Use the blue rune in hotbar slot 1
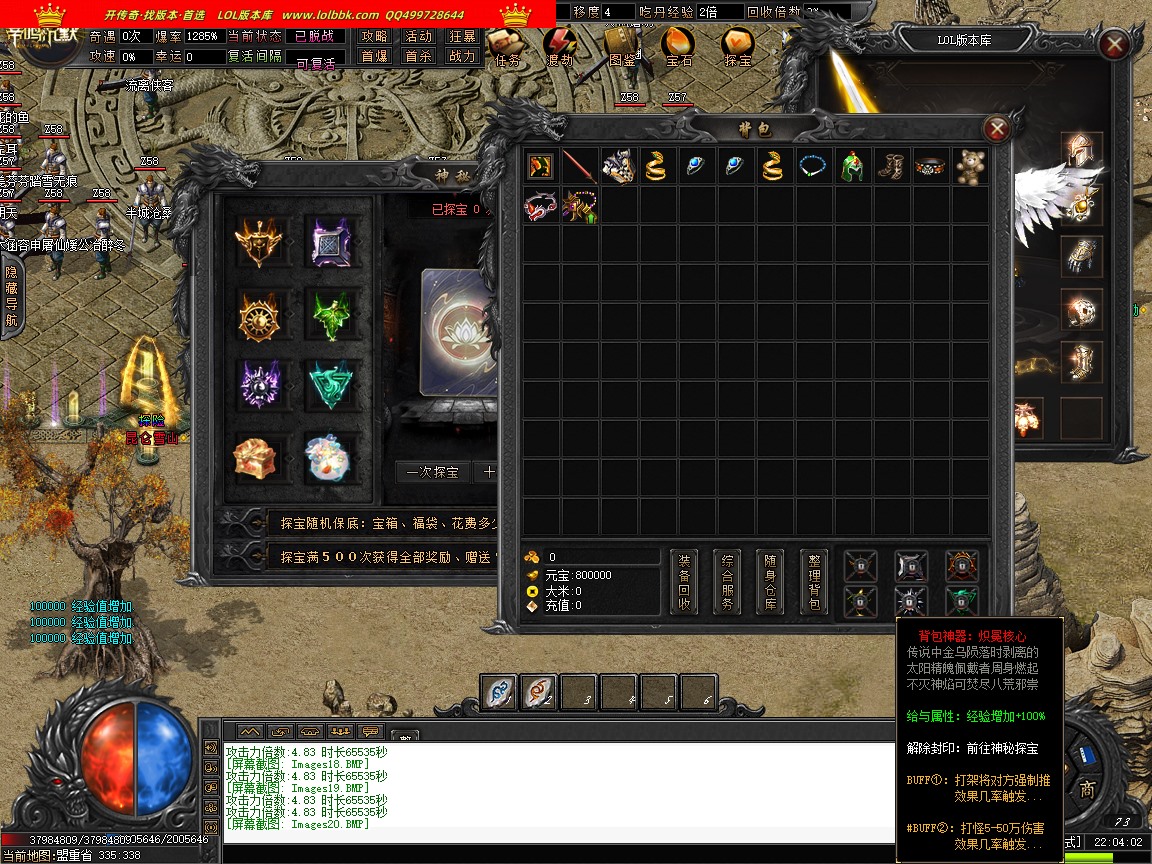This screenshot has width=1152, height=864. point(498,690)
